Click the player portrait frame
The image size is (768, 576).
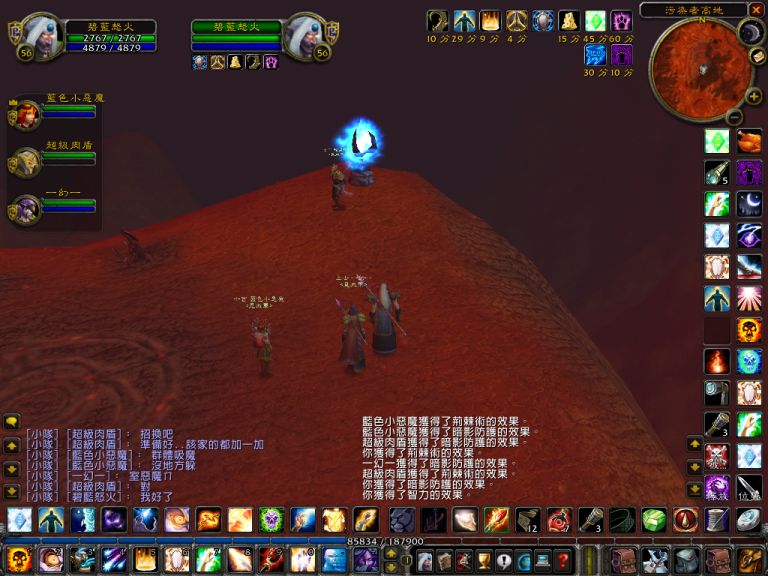(x=40, y=37)
